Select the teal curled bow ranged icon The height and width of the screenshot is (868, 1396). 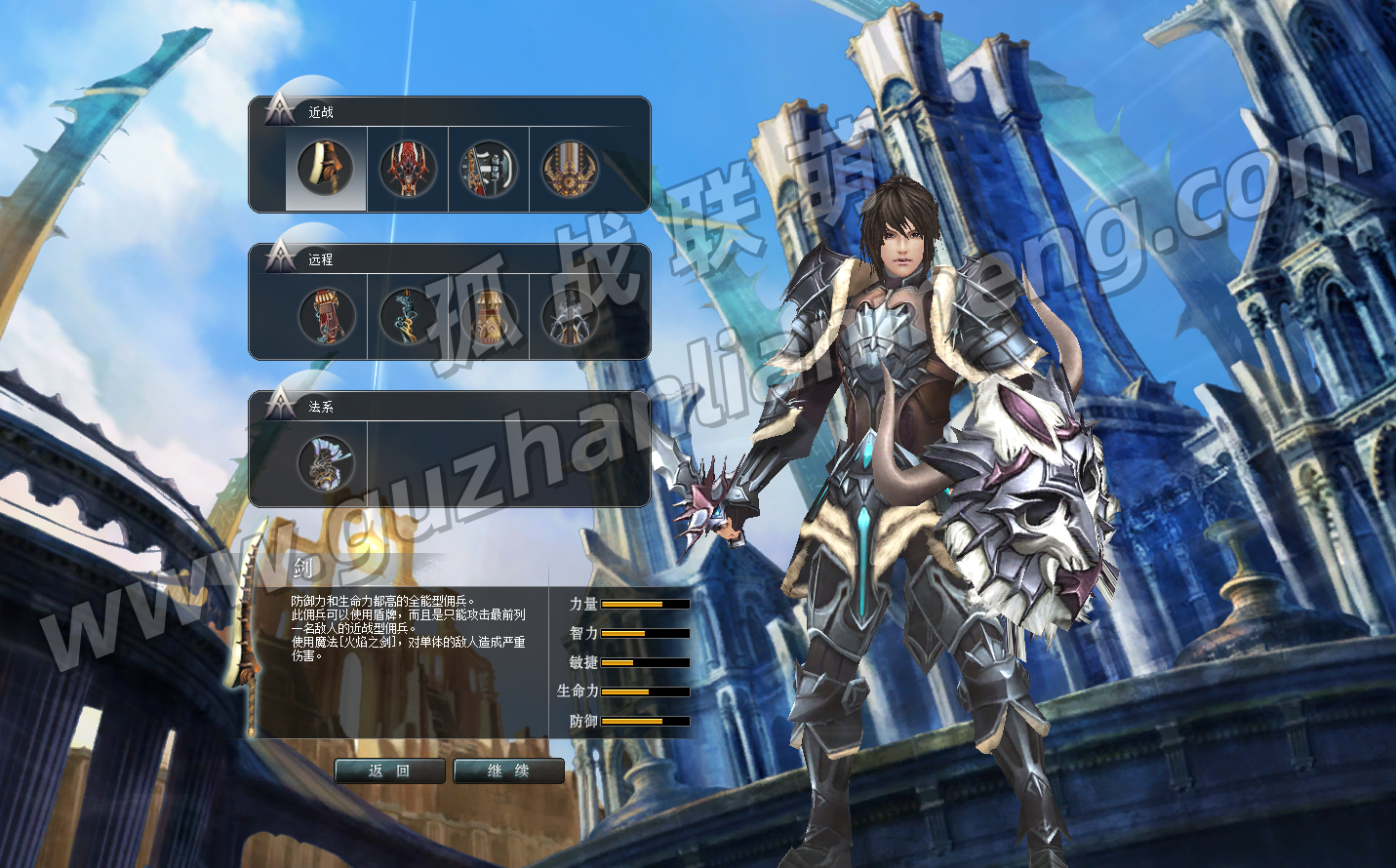coord(407,316)
